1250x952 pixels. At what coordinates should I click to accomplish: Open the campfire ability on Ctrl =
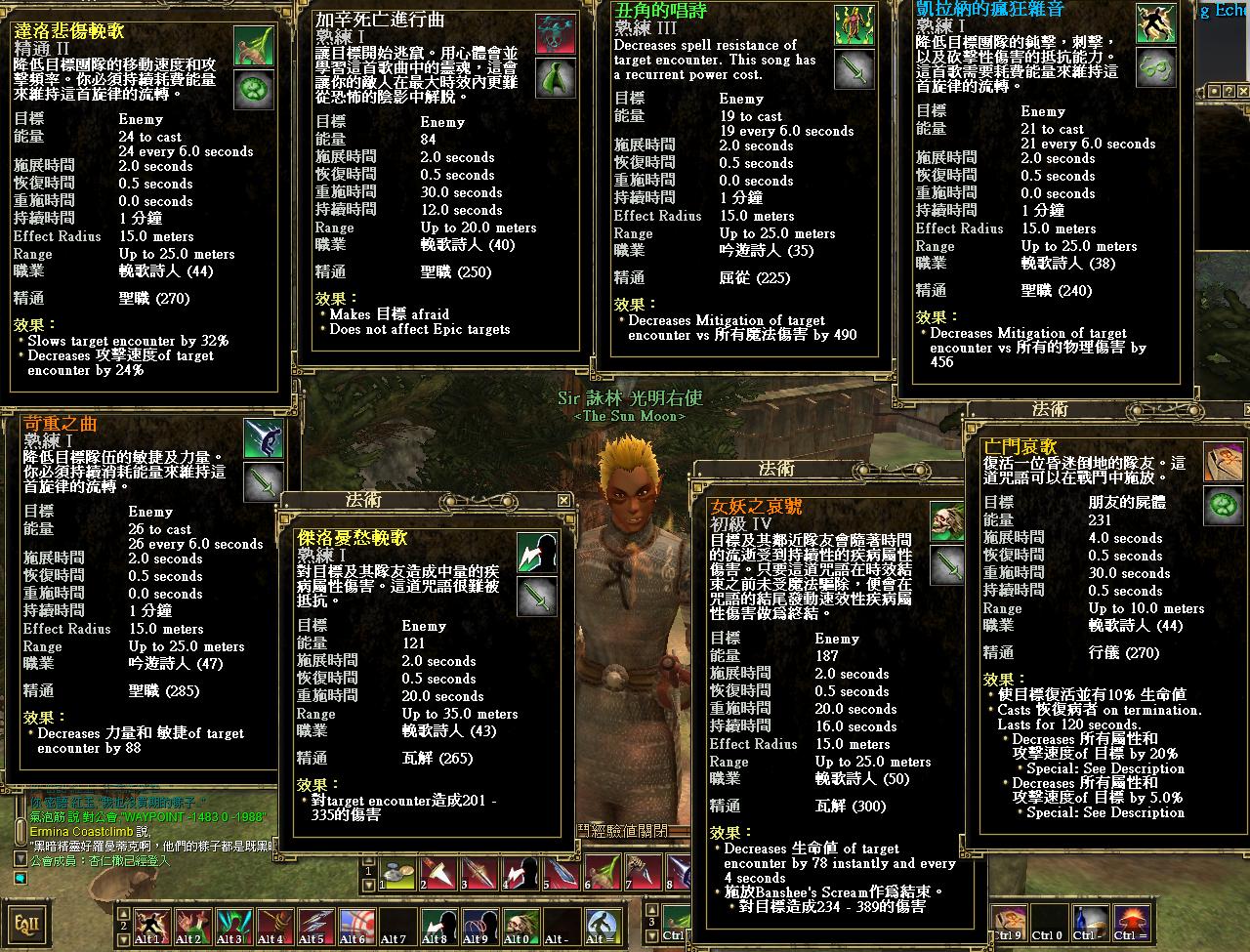pyautogui.click(x=1130, y=923)
